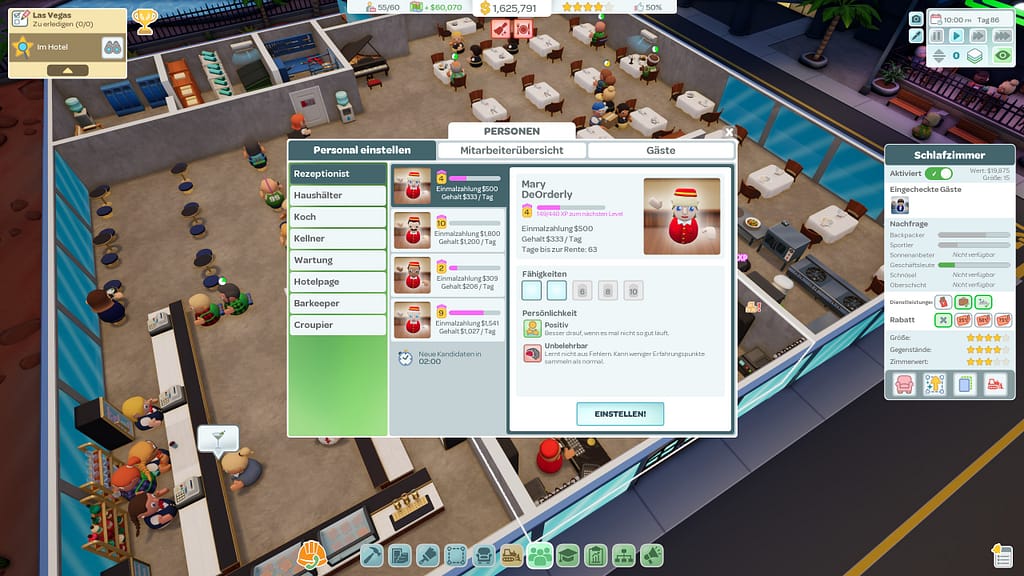Show Barkeeper candidates
The image size is (1024, 576).
click(337, 303)
